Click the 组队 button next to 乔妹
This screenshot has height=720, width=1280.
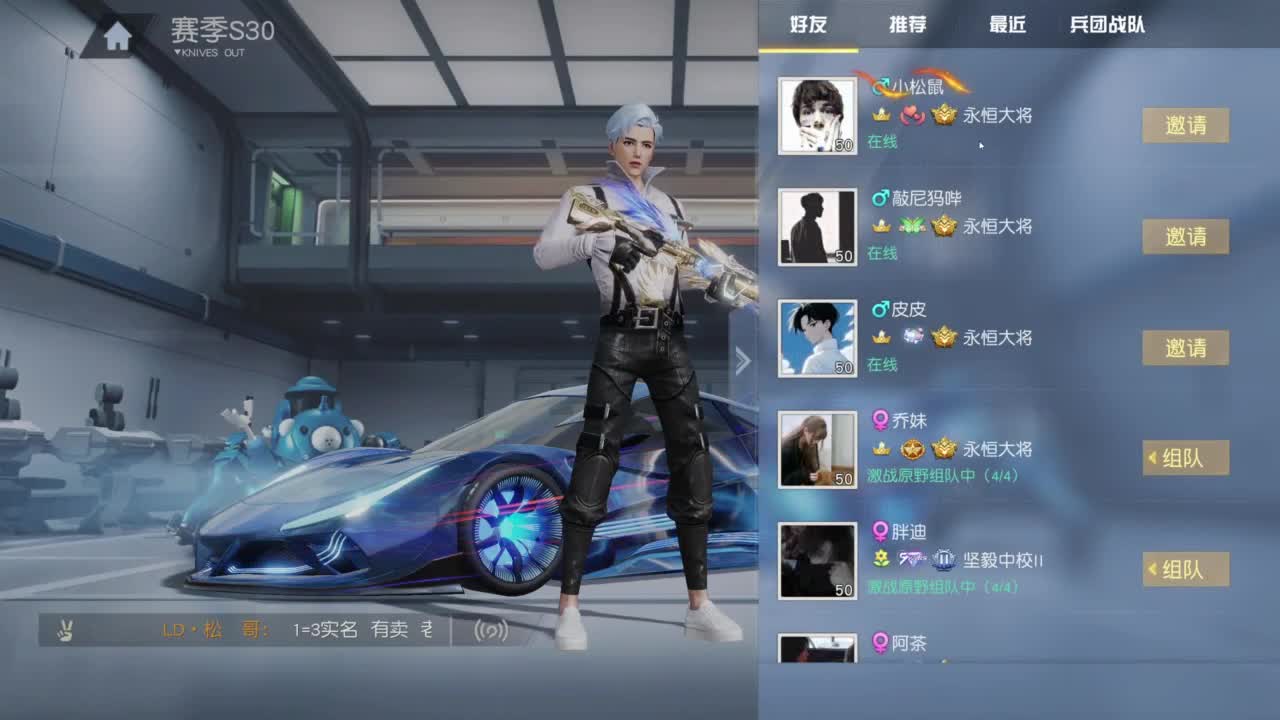[1188, 458]
